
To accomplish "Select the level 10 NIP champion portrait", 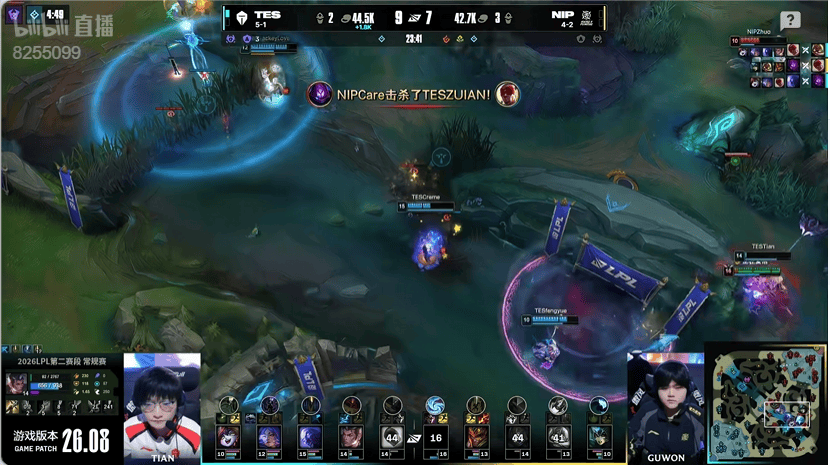I will point(598,436).
